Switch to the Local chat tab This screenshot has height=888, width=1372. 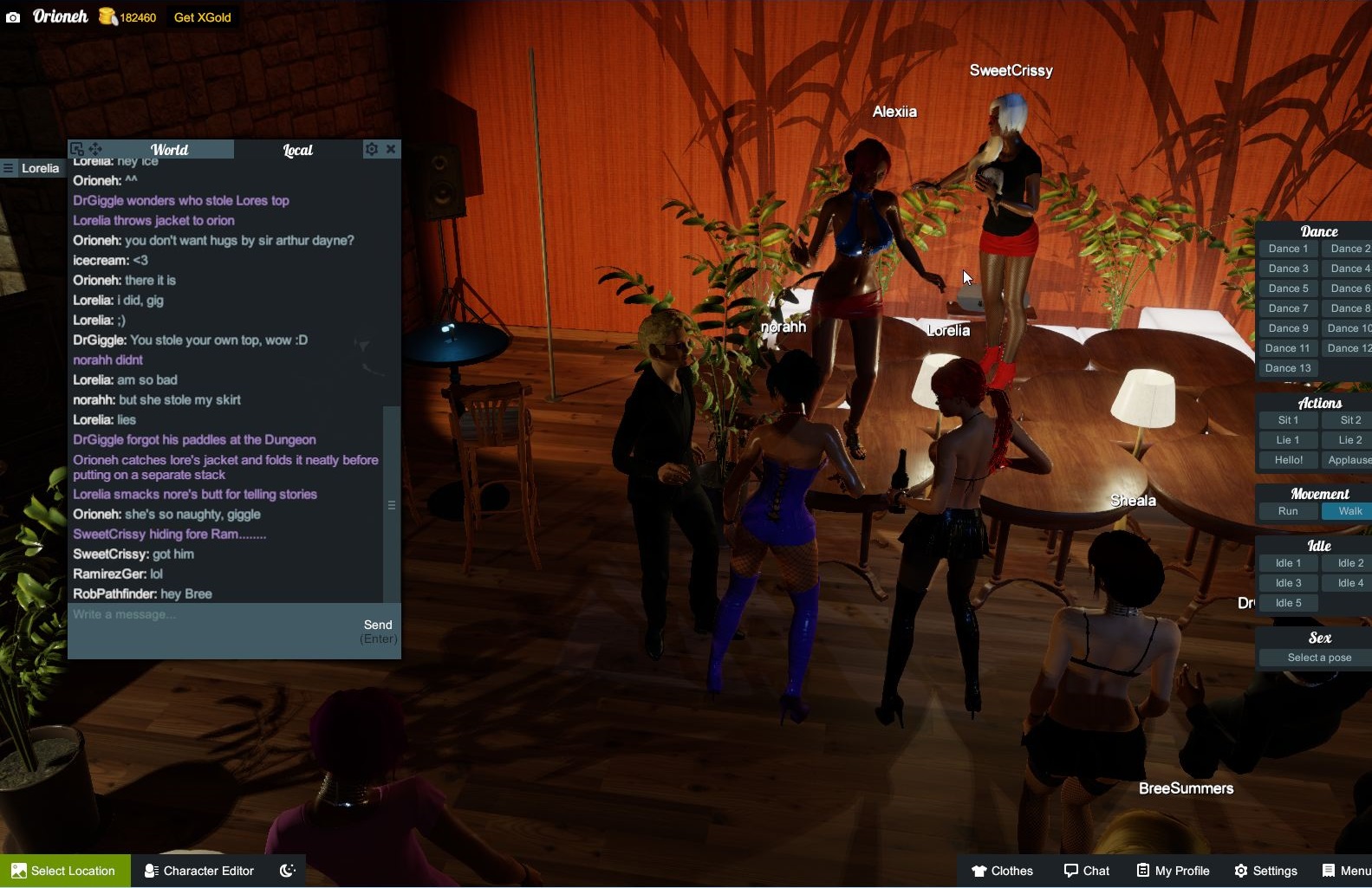[x=297, y=150]
